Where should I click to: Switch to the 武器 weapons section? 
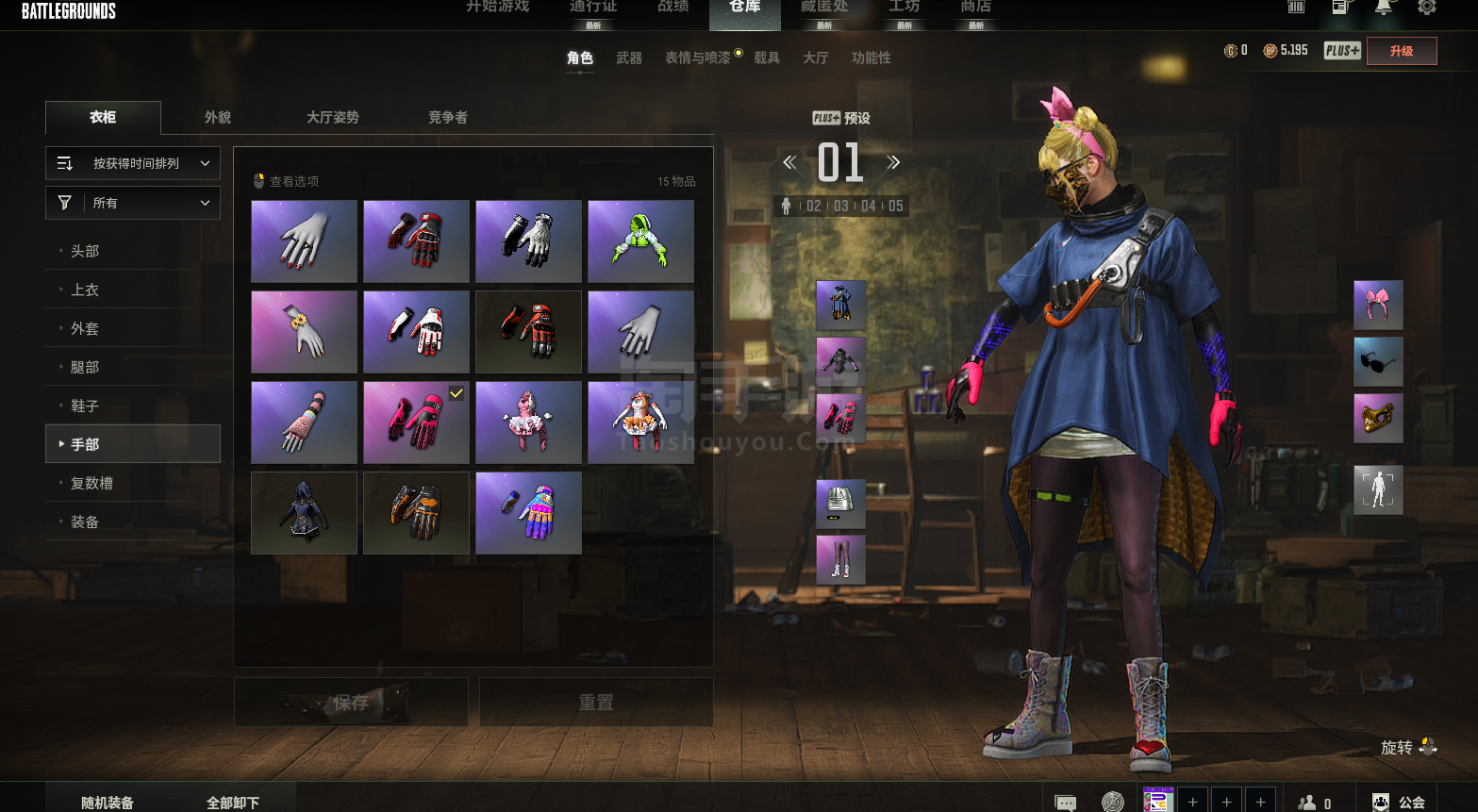pos(629,58)
